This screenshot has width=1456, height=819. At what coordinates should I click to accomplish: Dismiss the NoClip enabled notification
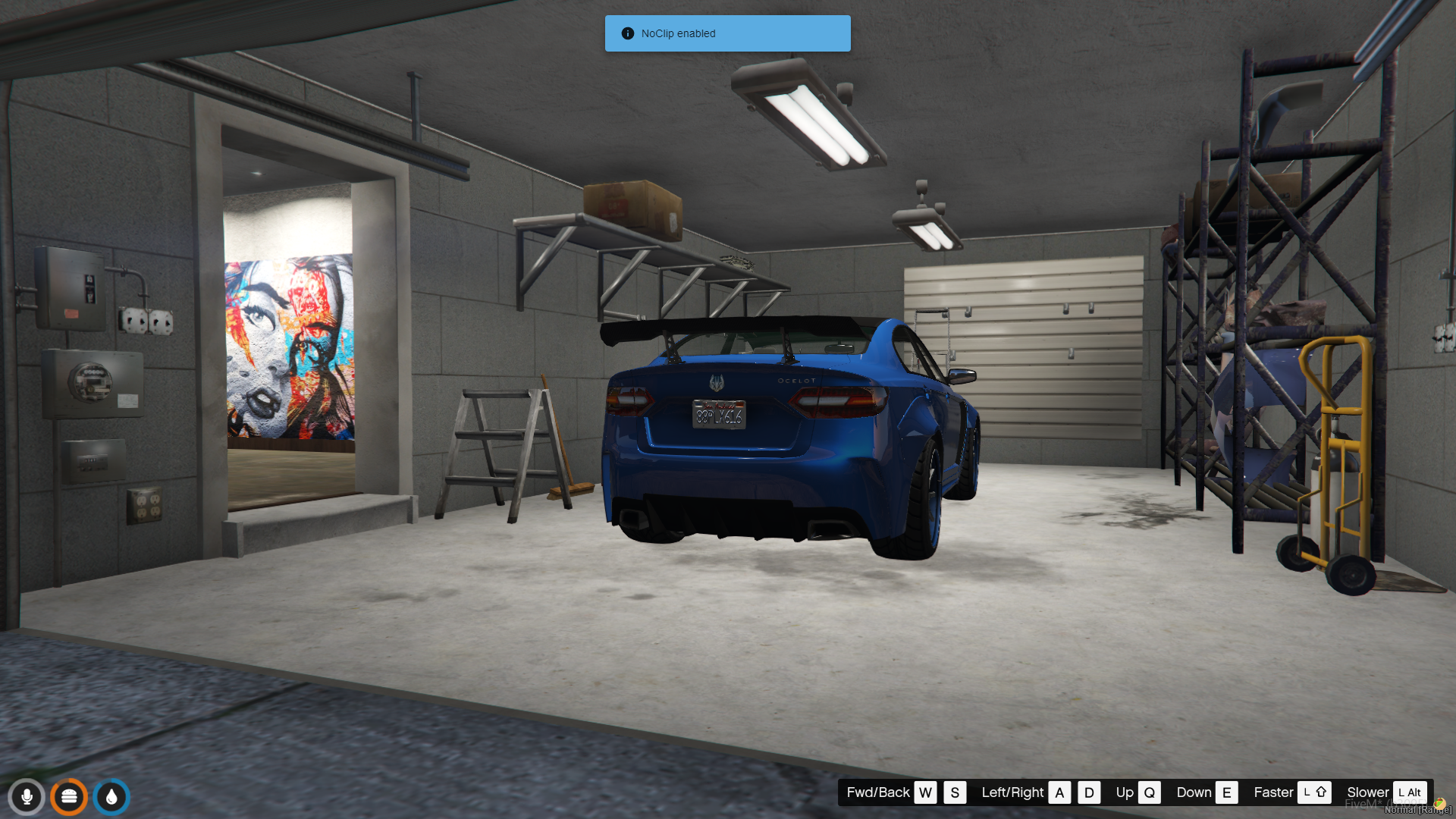tap(727, 33)
